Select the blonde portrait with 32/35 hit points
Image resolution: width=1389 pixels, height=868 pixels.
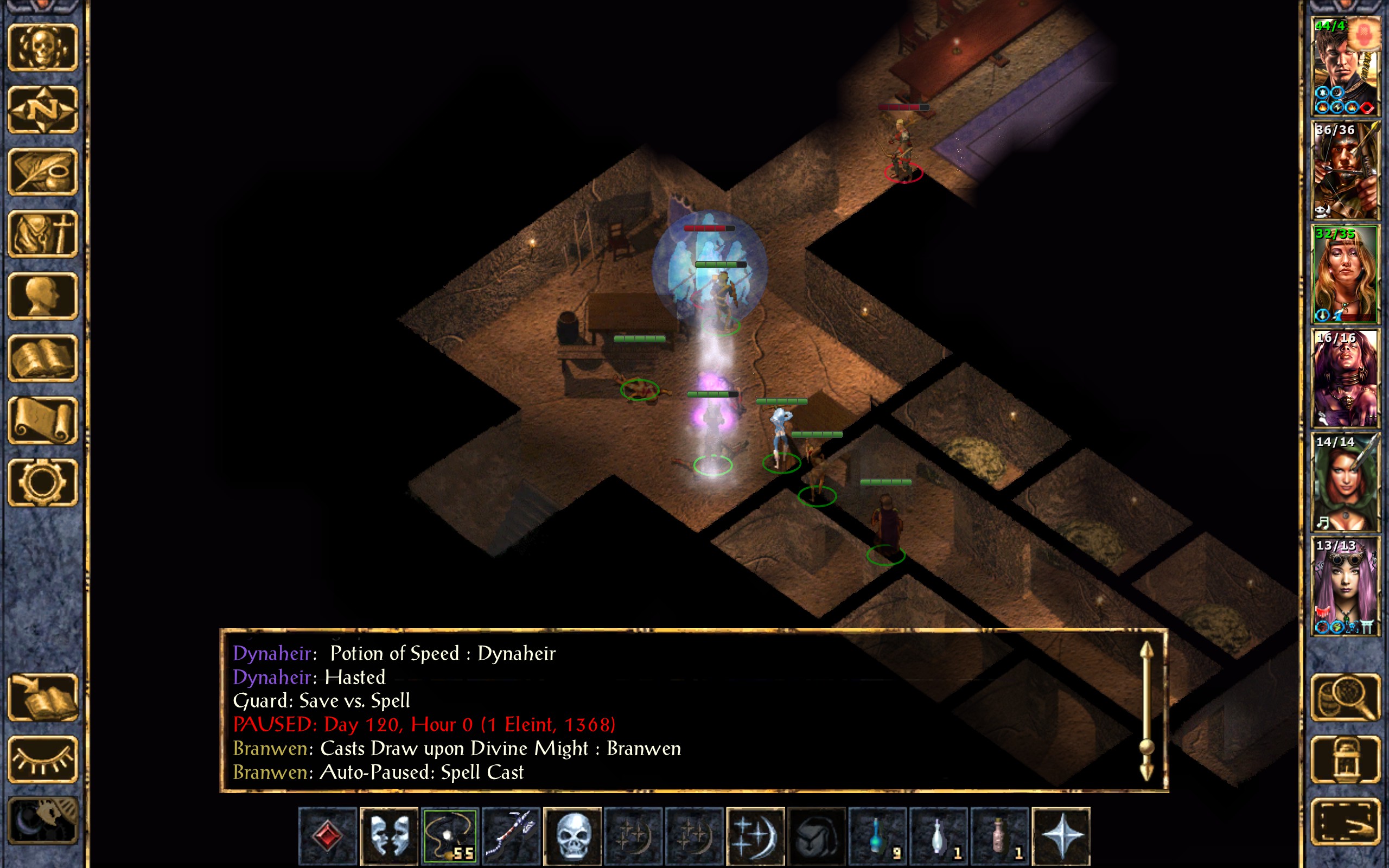click(x=1345, y=275)
